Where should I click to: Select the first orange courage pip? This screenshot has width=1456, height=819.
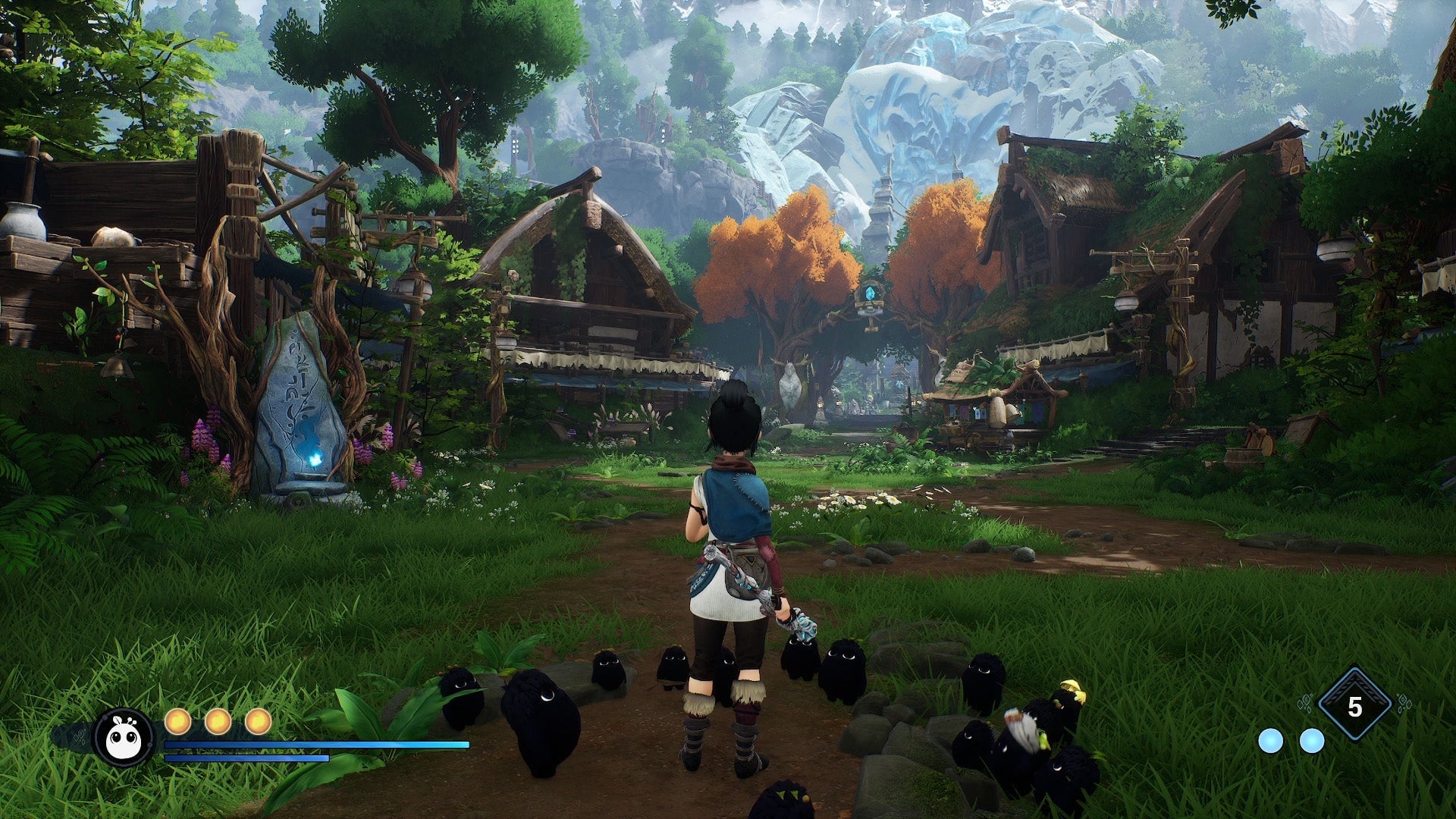point(179,720)
